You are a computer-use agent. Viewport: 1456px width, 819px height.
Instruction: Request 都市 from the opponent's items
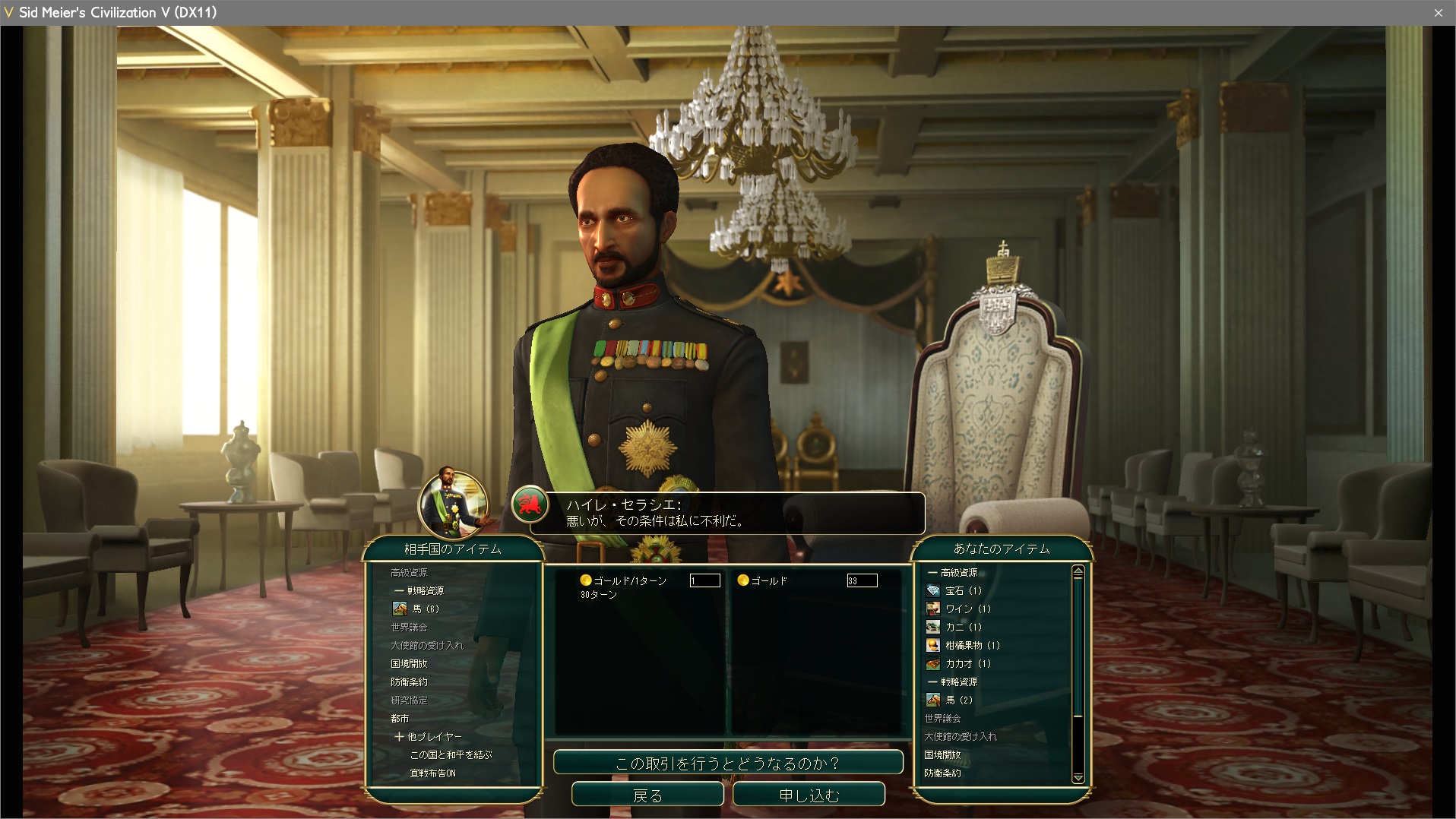(x=400, y=718)
